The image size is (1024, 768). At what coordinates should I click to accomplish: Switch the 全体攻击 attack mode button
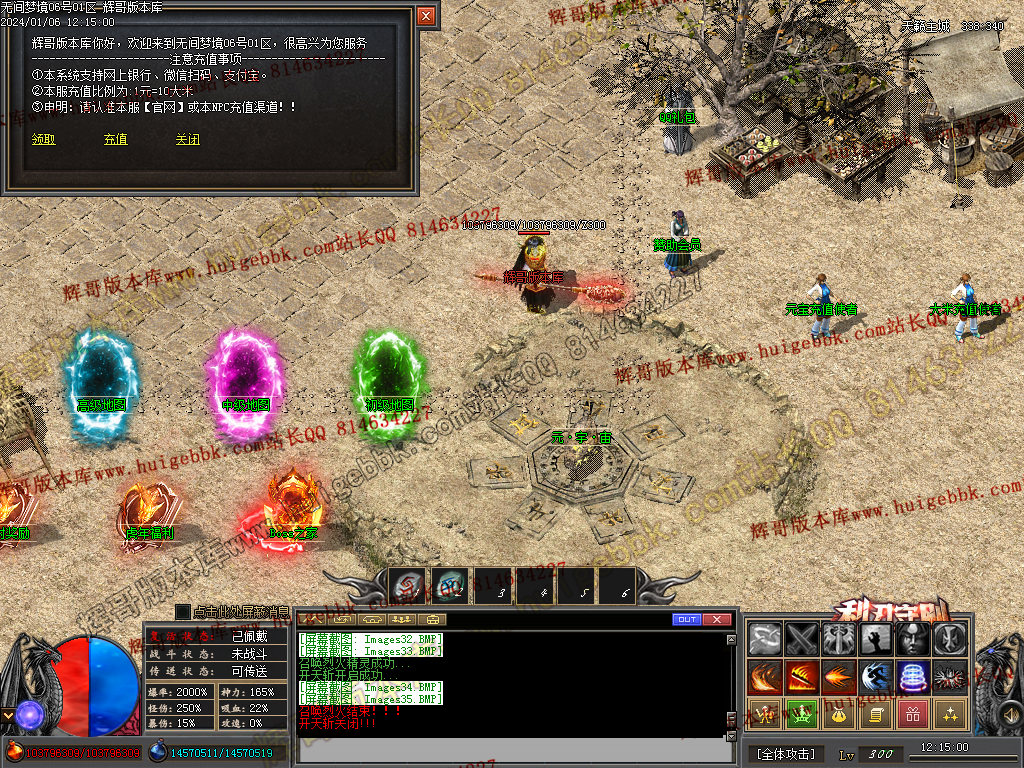[785, 753]
